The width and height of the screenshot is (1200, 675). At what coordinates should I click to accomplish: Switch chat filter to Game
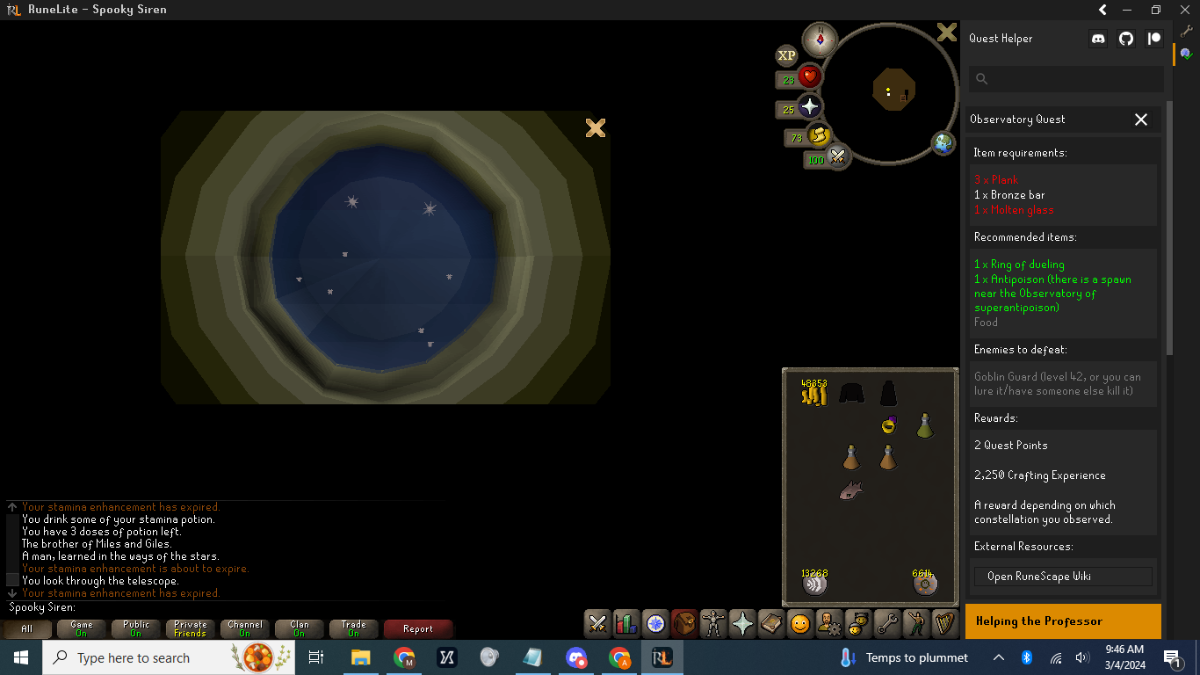click(x=81, y=629)
